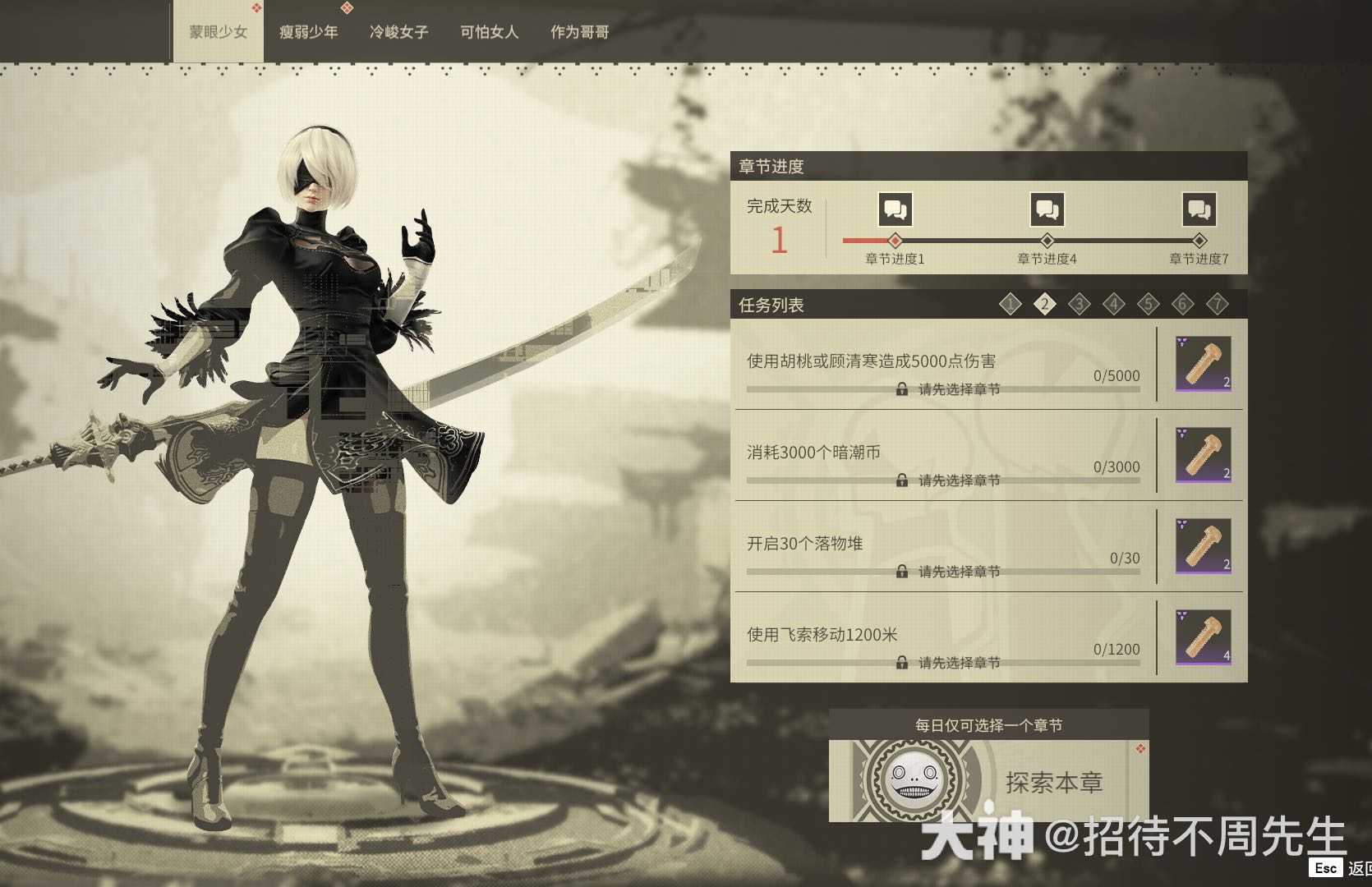Image resolution: width=1372 pixels, height=887 pixels.
Task: Click the screw reward icon for the 落物堆 task
Action: tap(1202, 548)
